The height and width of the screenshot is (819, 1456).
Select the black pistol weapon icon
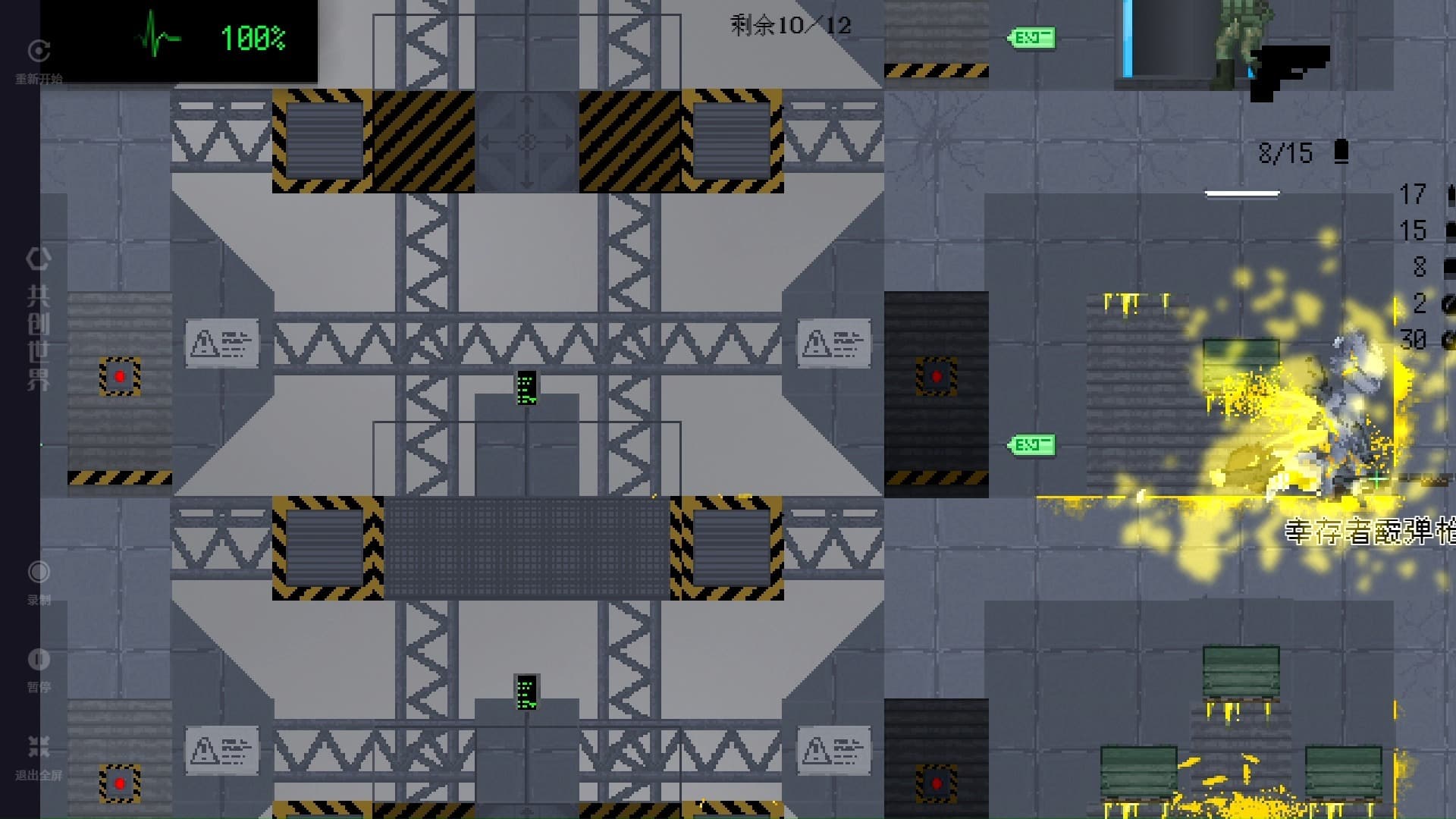point(1288,72)
